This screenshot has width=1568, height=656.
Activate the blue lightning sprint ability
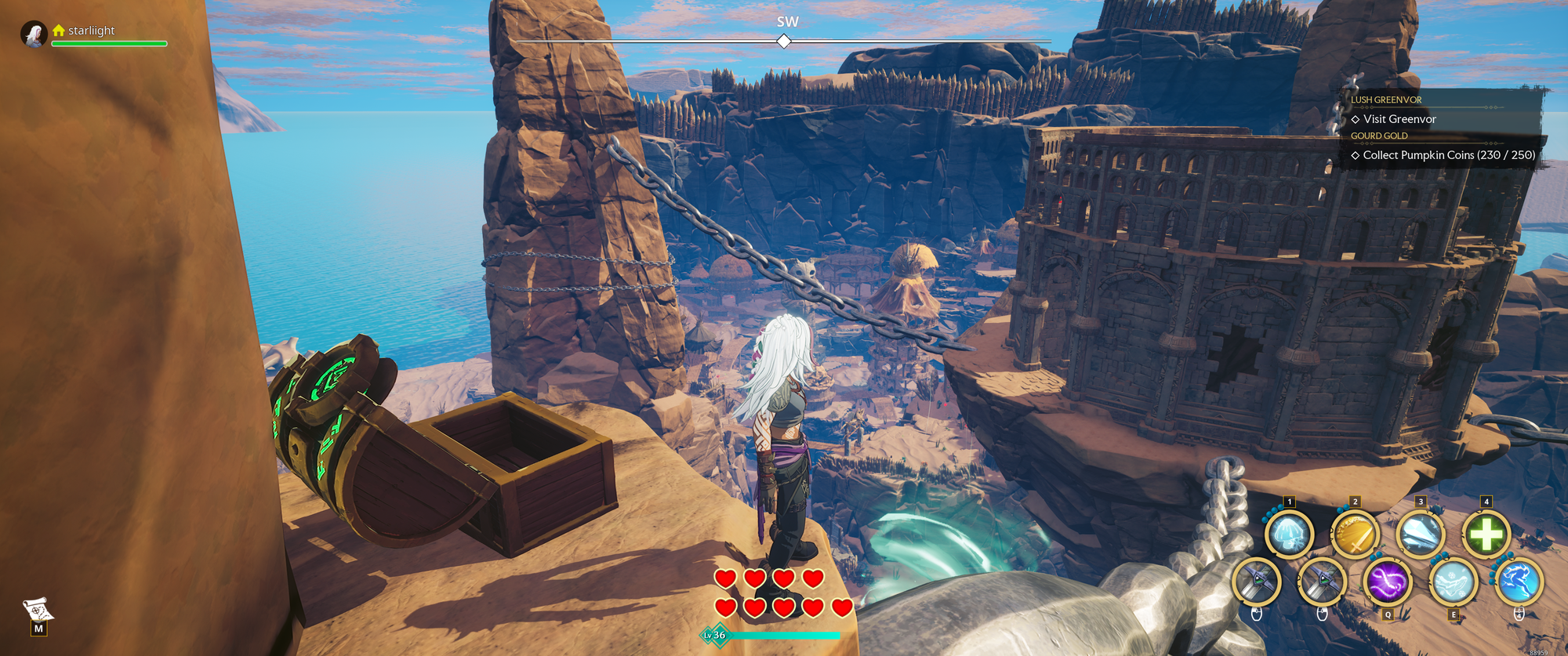(x=1519, y=582)
